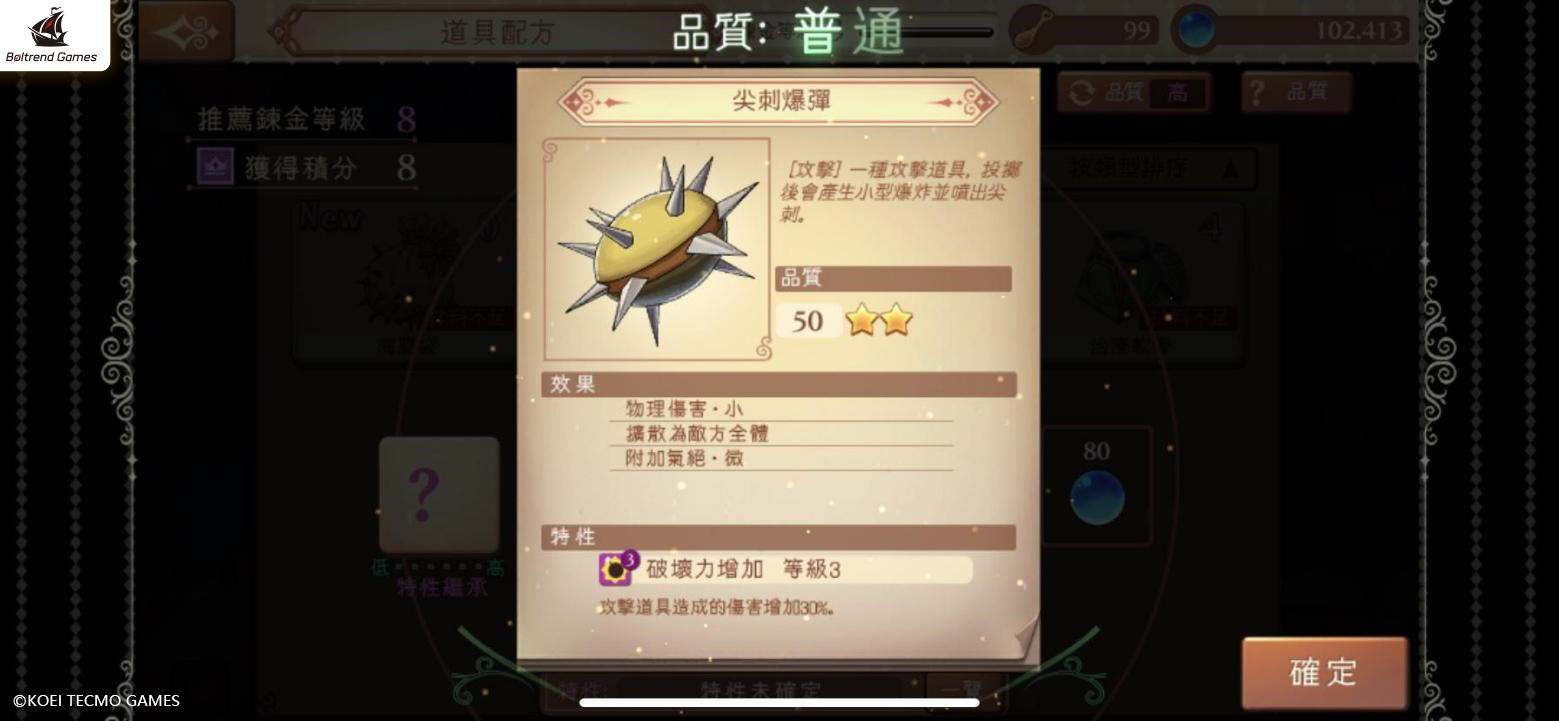
Task: Open help via the question mark 品質 icon
Action: pos(1255,92)
